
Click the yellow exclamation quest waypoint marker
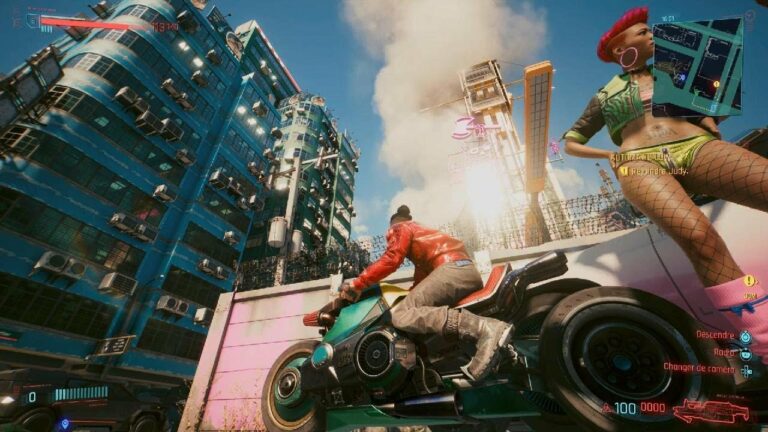(x=748, y=280)
